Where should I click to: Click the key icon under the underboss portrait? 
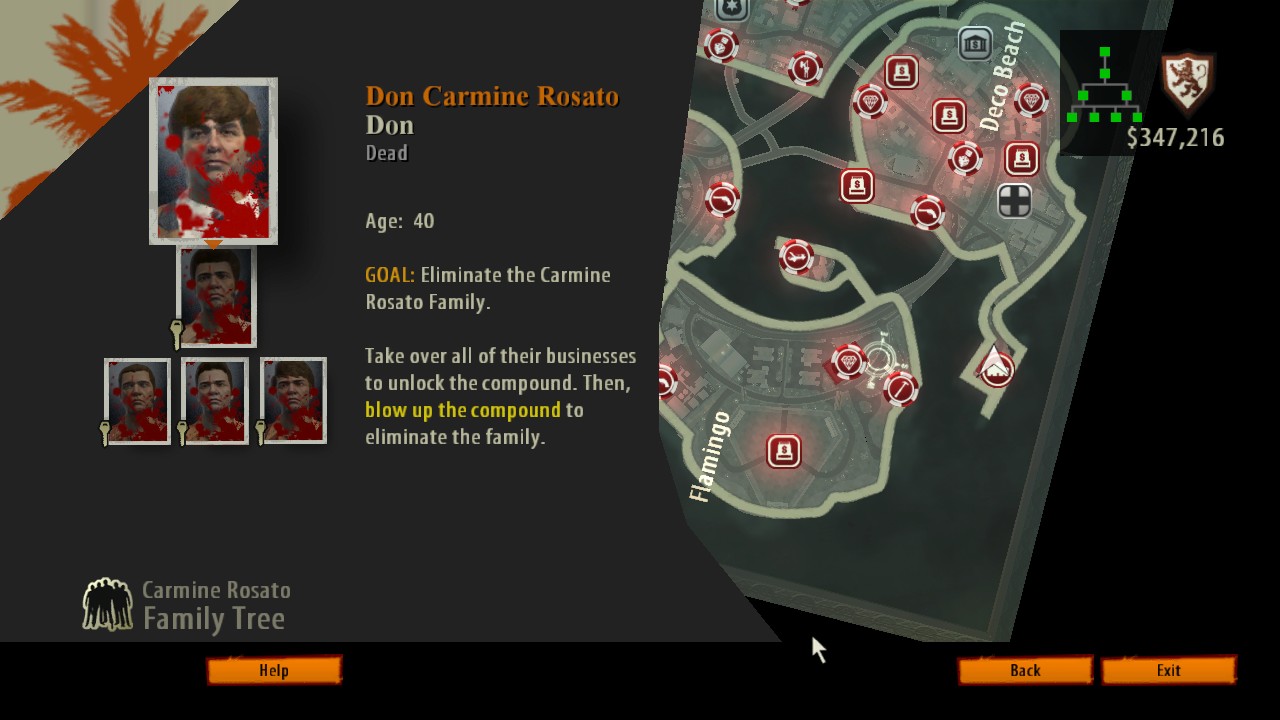175,330
